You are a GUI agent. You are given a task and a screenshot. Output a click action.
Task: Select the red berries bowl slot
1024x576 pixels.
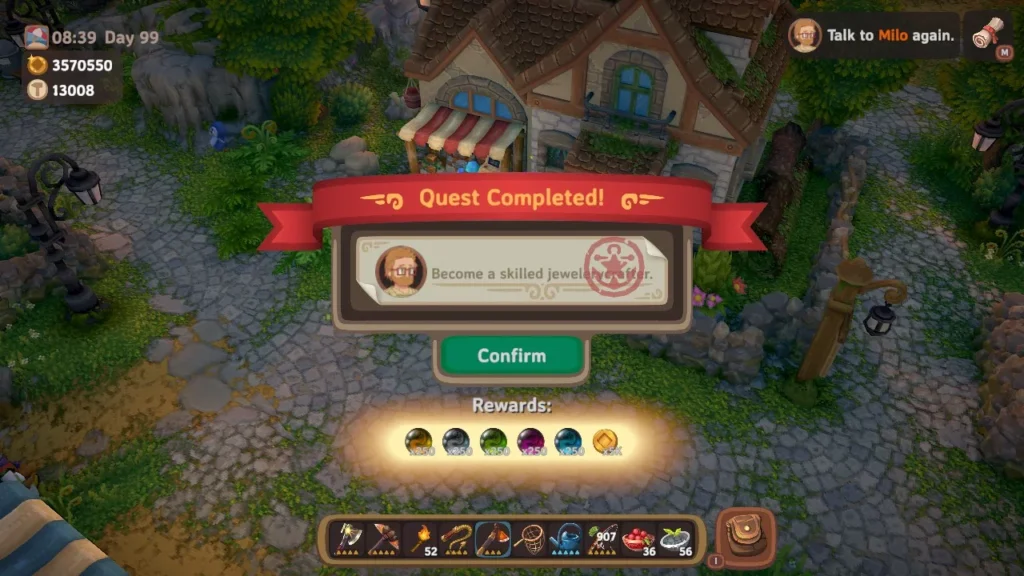point(636,538)
